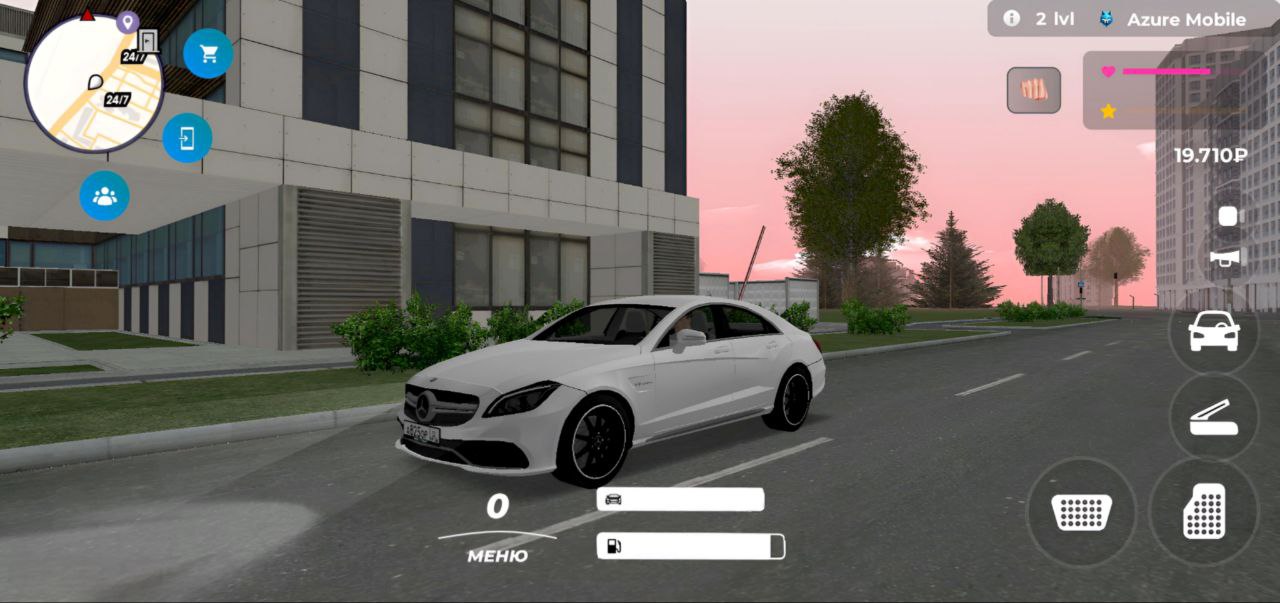Tap the brake pedal
The width and height of the screenshot is (1280, 603).
coord(1081,511)
